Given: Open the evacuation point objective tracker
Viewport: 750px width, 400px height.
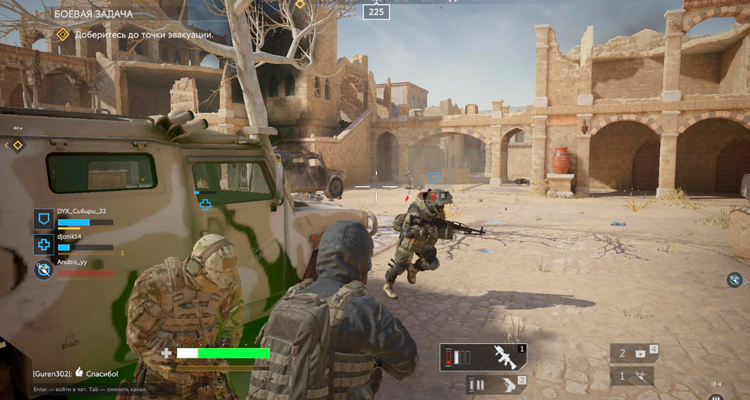Looking at the screenshot, I should (x=137, y=34).
